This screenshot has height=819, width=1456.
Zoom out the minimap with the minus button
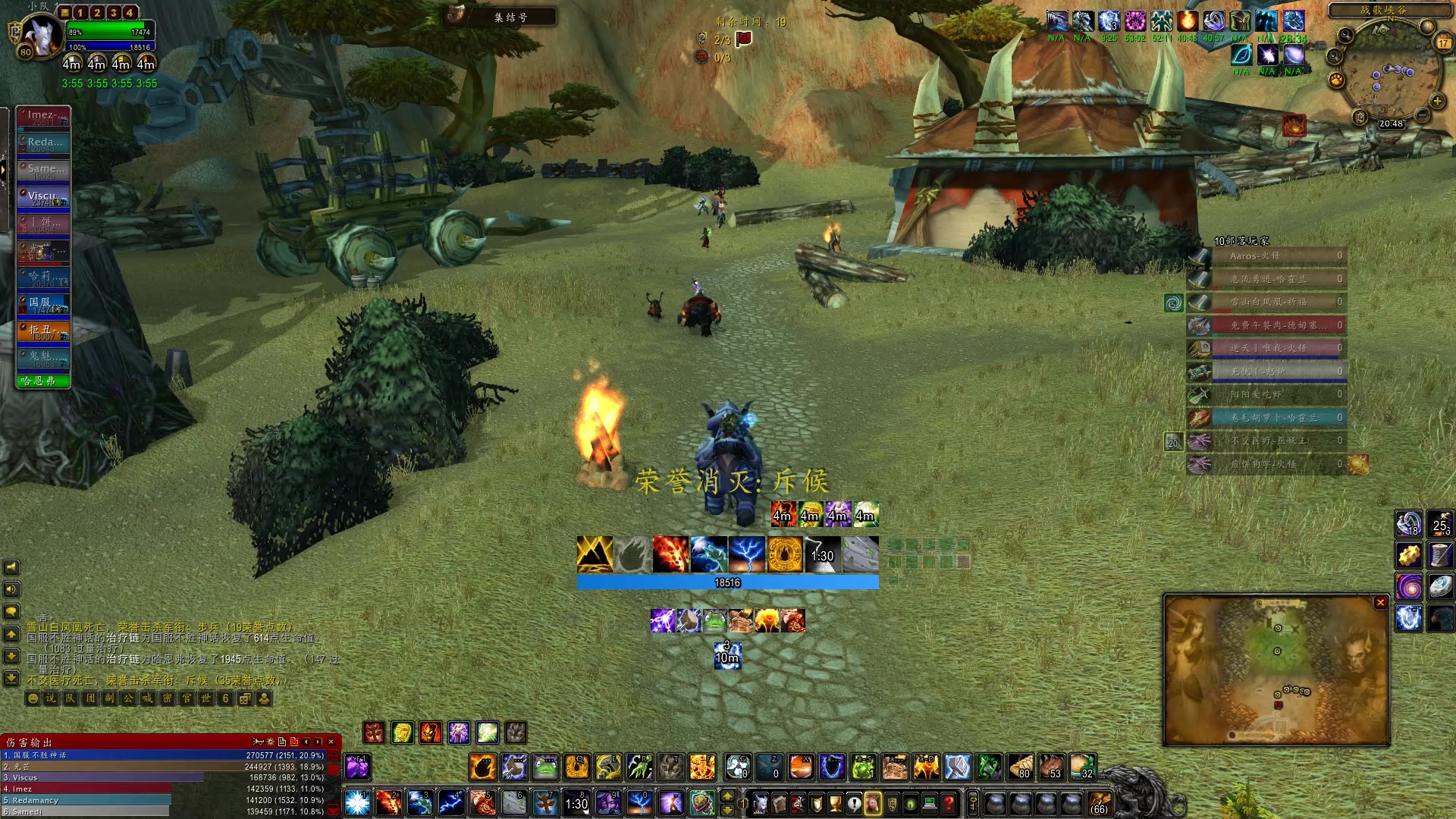1422,115
